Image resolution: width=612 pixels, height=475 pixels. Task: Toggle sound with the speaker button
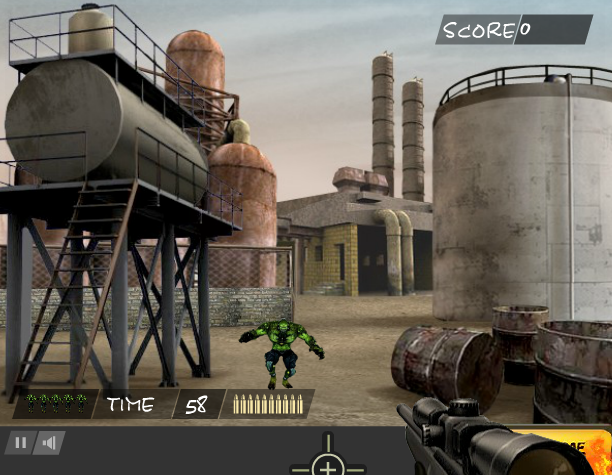pos(48,442)
